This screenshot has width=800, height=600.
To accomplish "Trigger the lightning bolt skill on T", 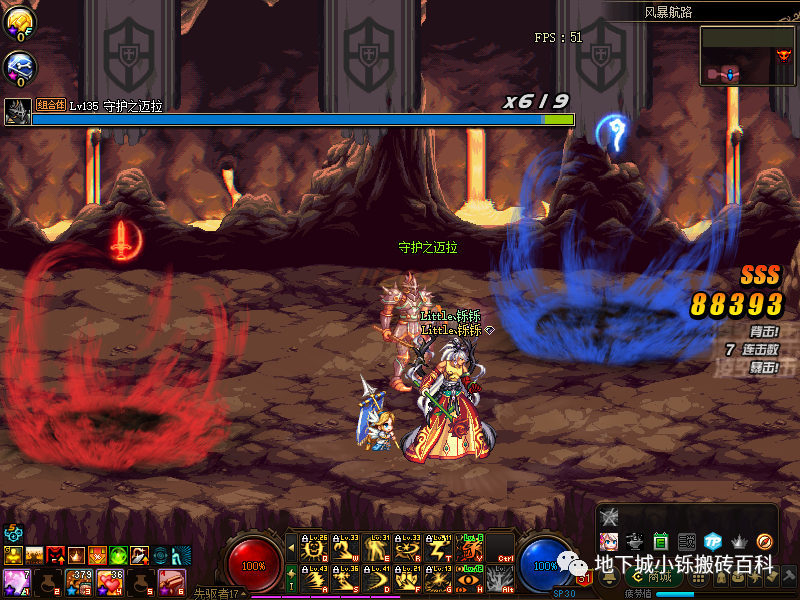I will tap(440, 548).
